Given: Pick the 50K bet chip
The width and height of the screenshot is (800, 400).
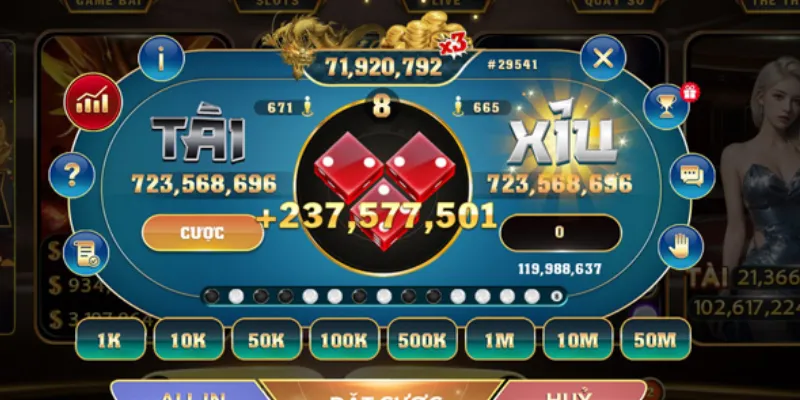Looking at the screenshot, I should [265, 339].
